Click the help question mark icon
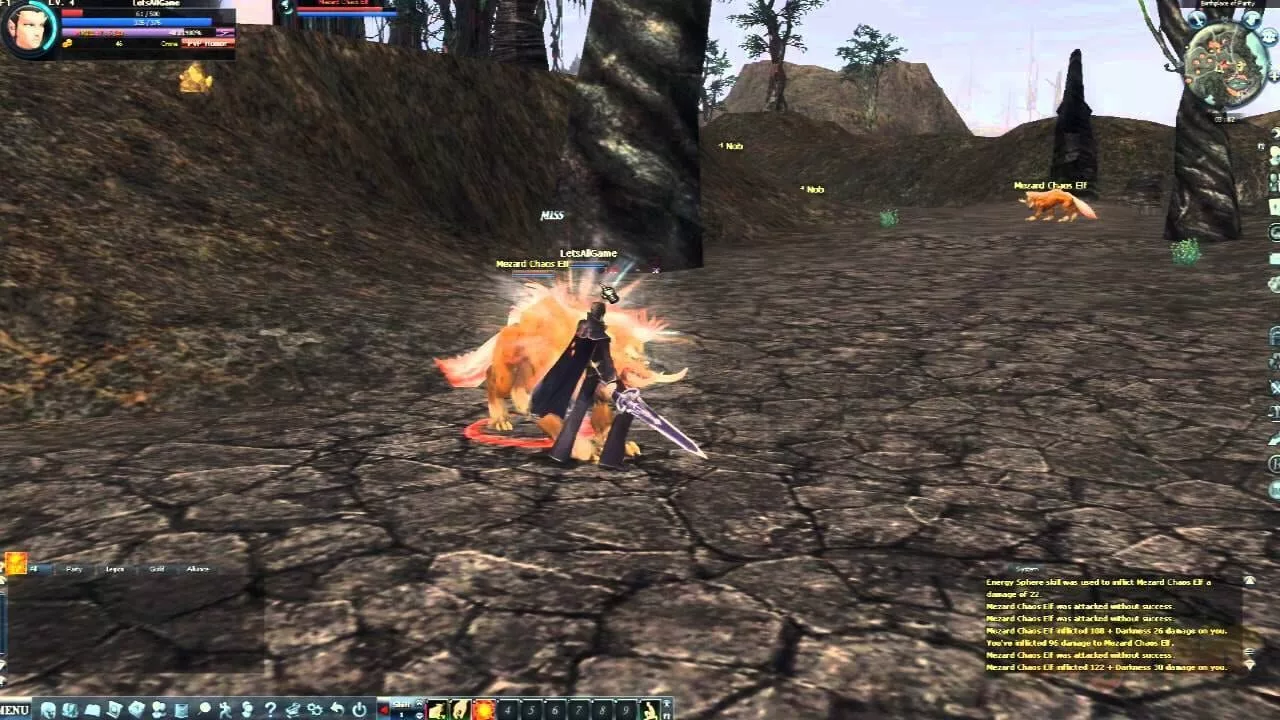The width and height of the screenshot is (1280, 720). 269,708
